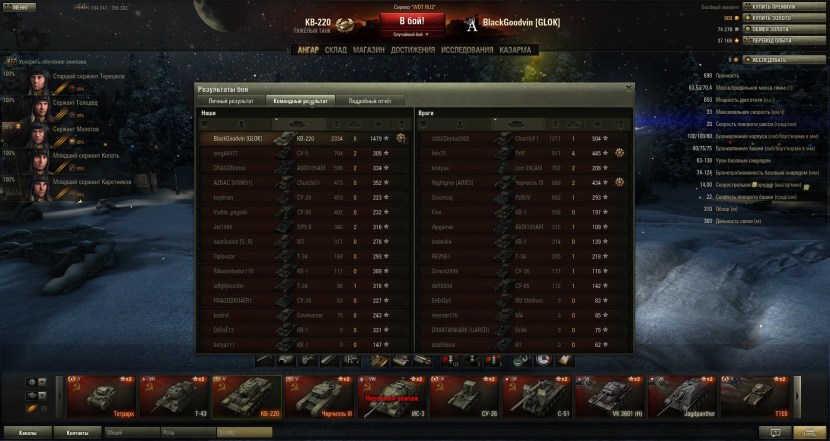Open the Склад (depot) tab
The image size is (830, 441).
(336, 49)
